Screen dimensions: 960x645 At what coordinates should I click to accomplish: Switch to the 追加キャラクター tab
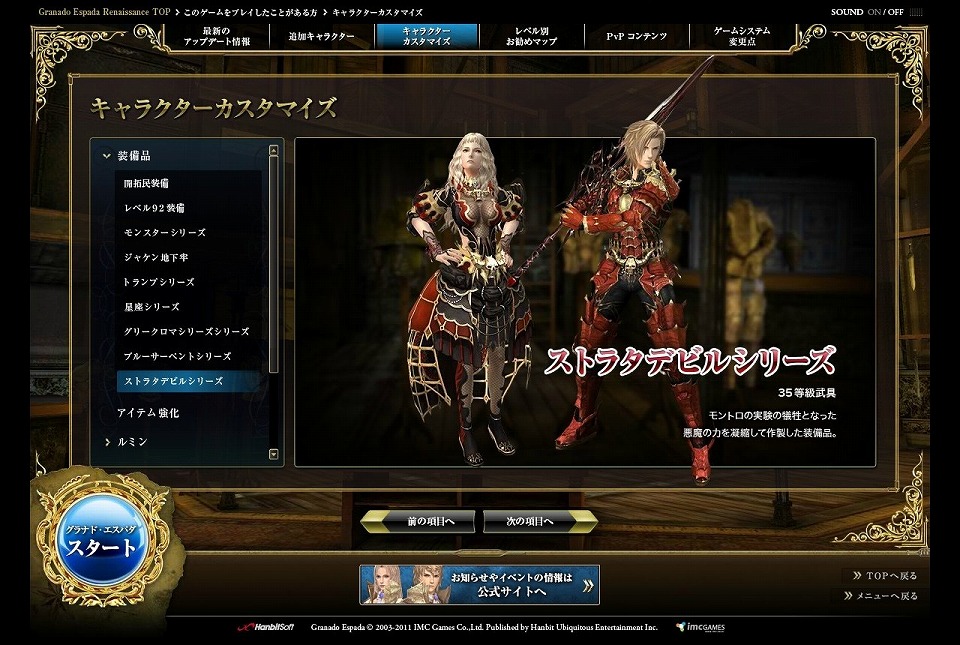point(321,37)
